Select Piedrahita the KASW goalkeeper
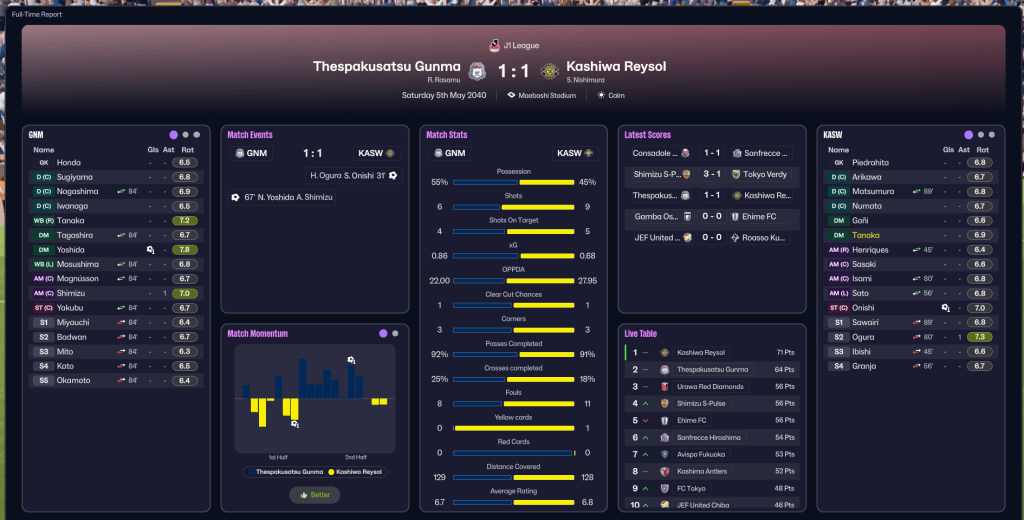 tap(873, 162)
